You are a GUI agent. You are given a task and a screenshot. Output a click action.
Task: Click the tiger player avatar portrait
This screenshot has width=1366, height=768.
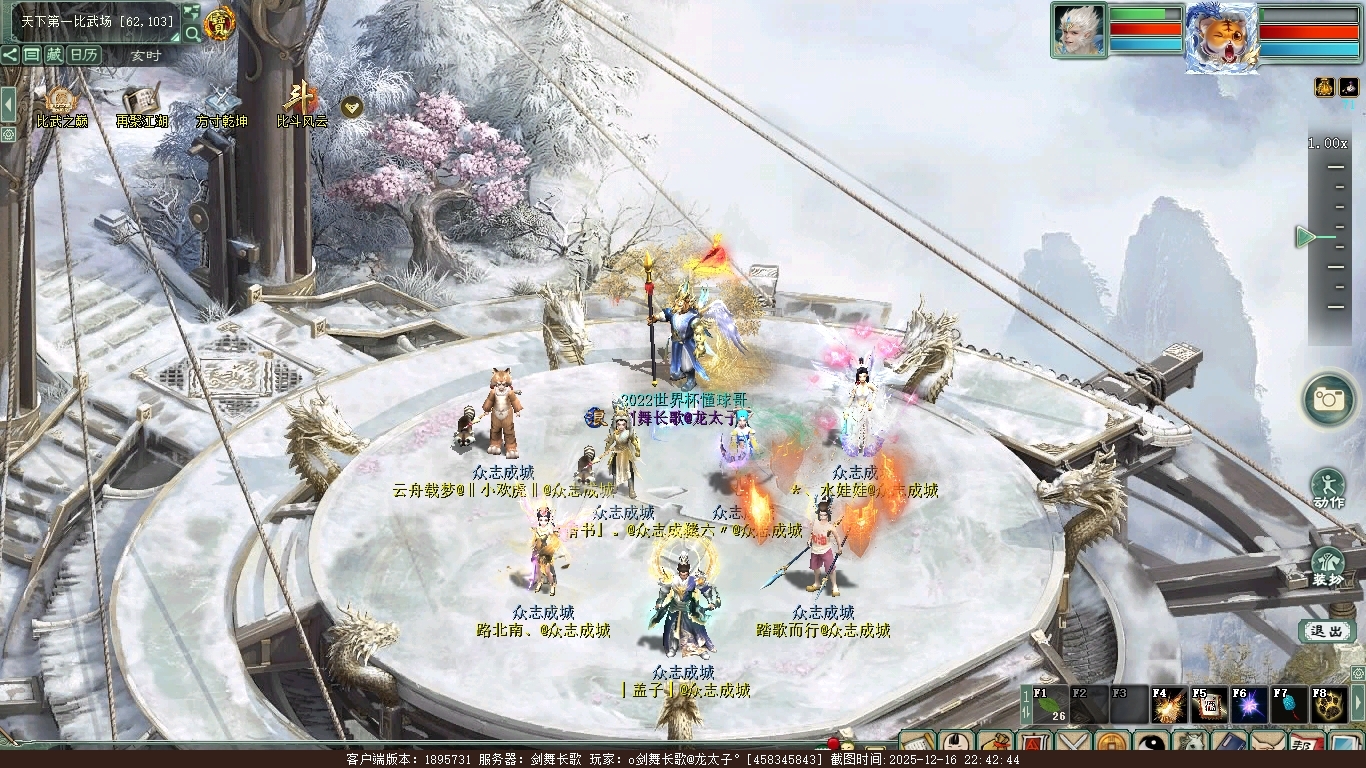pyautogui.click(x=1221, y=37)
